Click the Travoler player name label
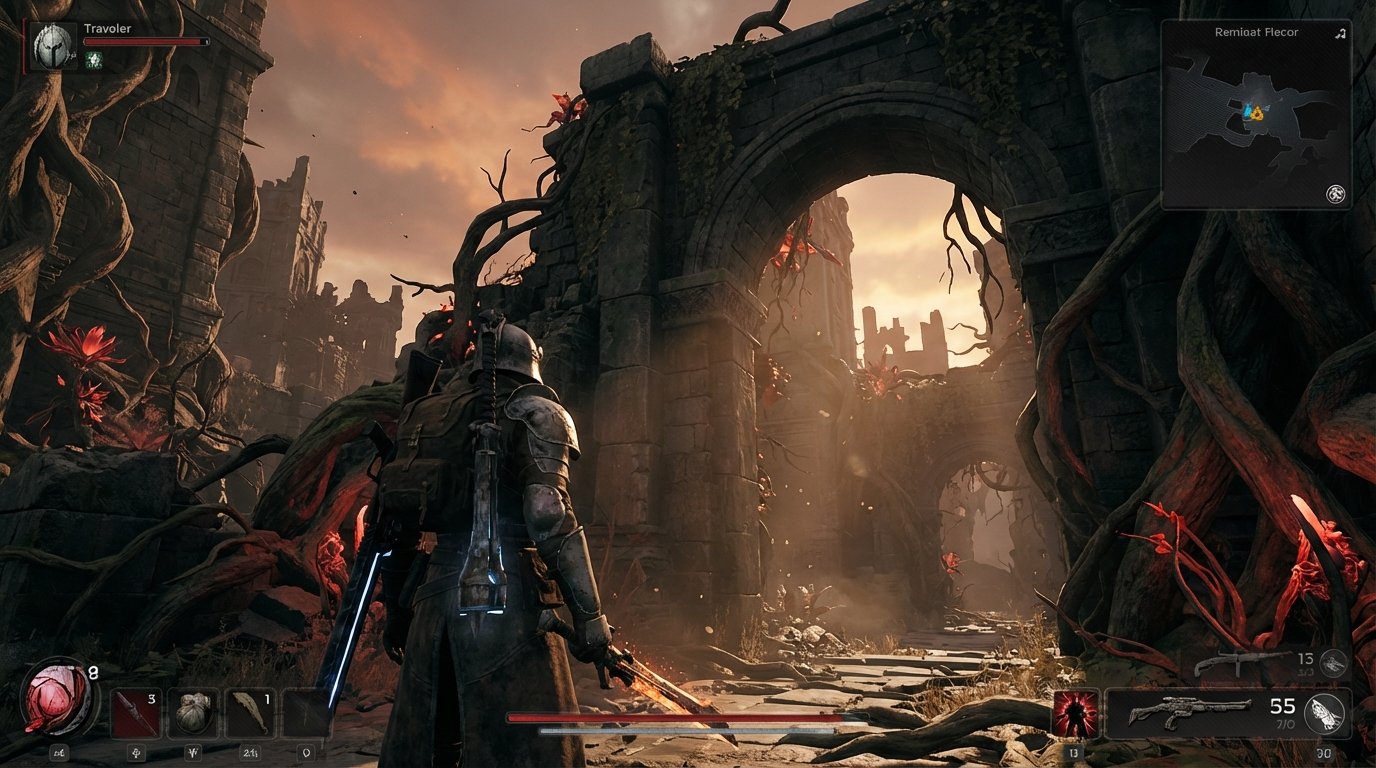 pyautogui.click(x=107, y=28)
